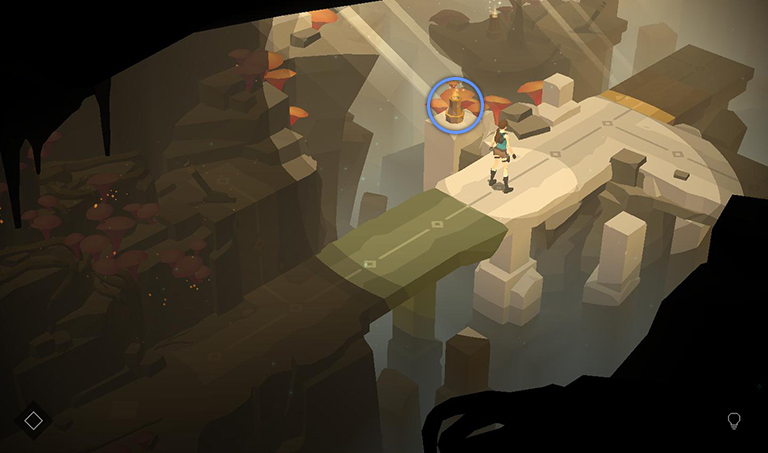
Task: Open the diamond-shaped pause menu icon
Action: 33,420
